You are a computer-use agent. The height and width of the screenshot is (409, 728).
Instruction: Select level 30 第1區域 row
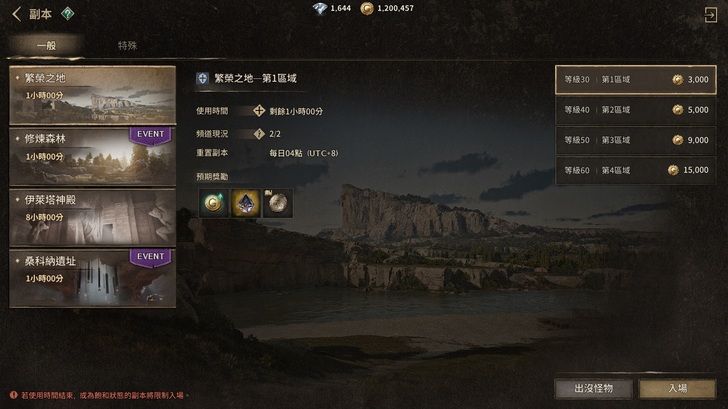point(635,80)
